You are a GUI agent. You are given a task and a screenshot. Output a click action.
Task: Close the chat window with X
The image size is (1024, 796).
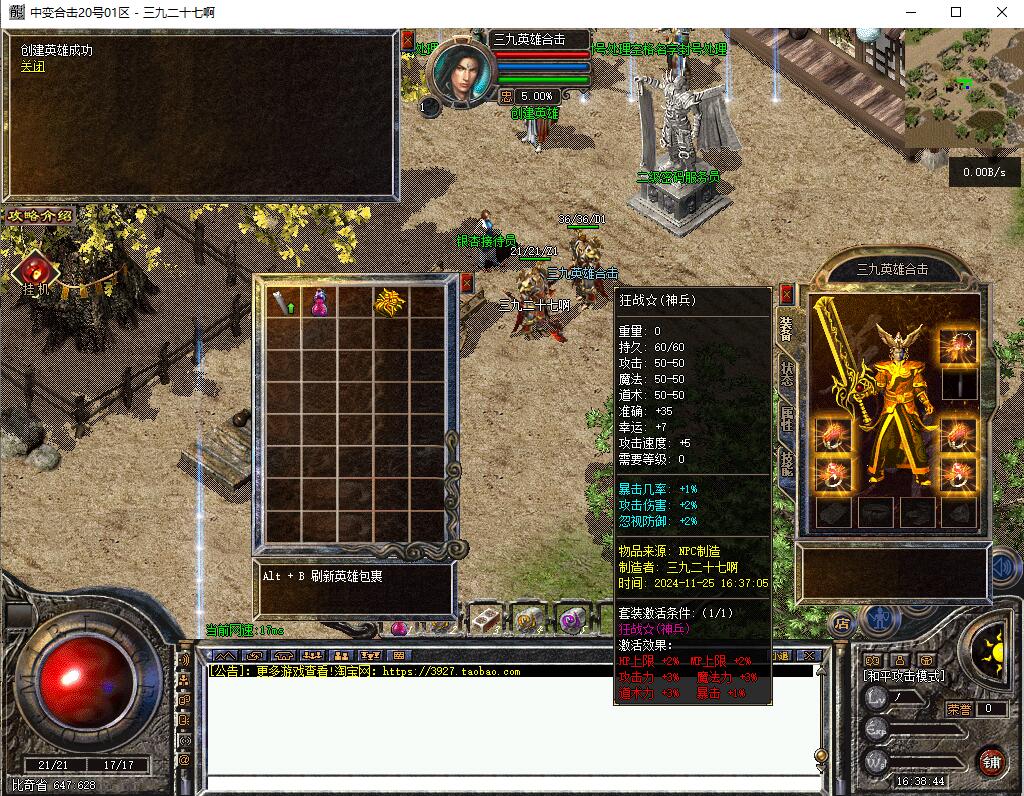810,655
